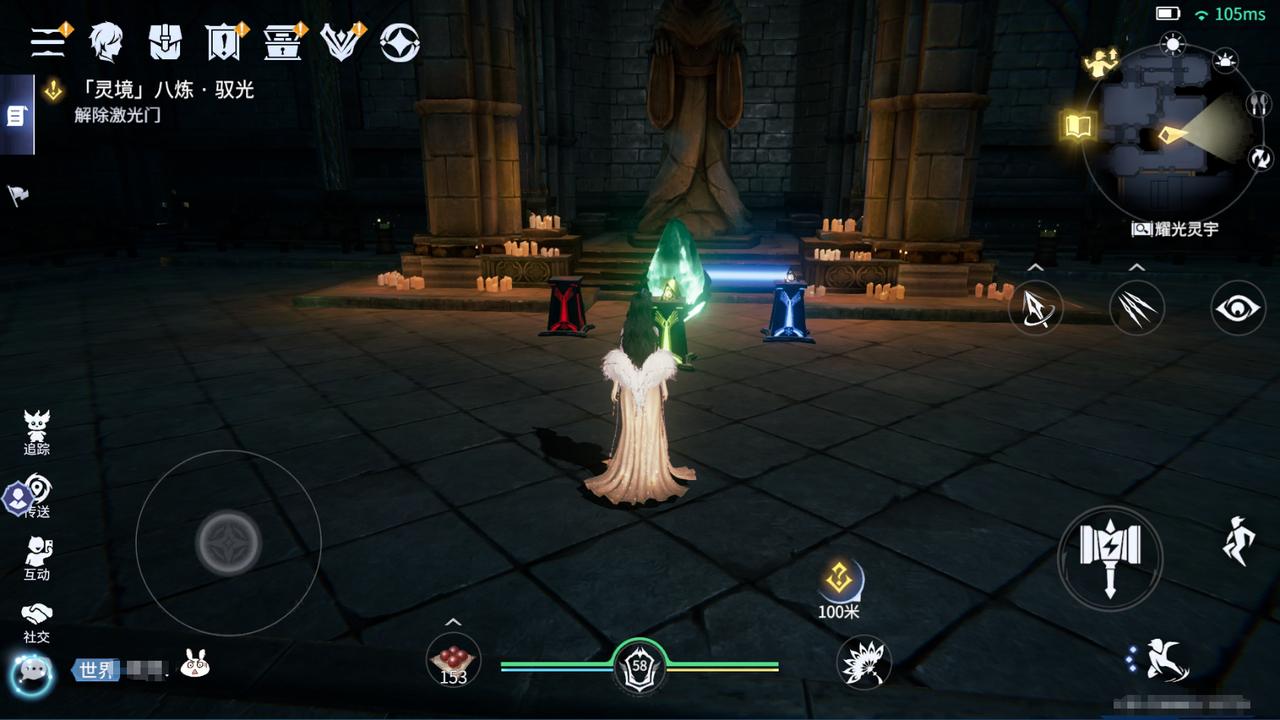
Task: Tap the sun icon above the minimap
Action: tap(1172, 43)
